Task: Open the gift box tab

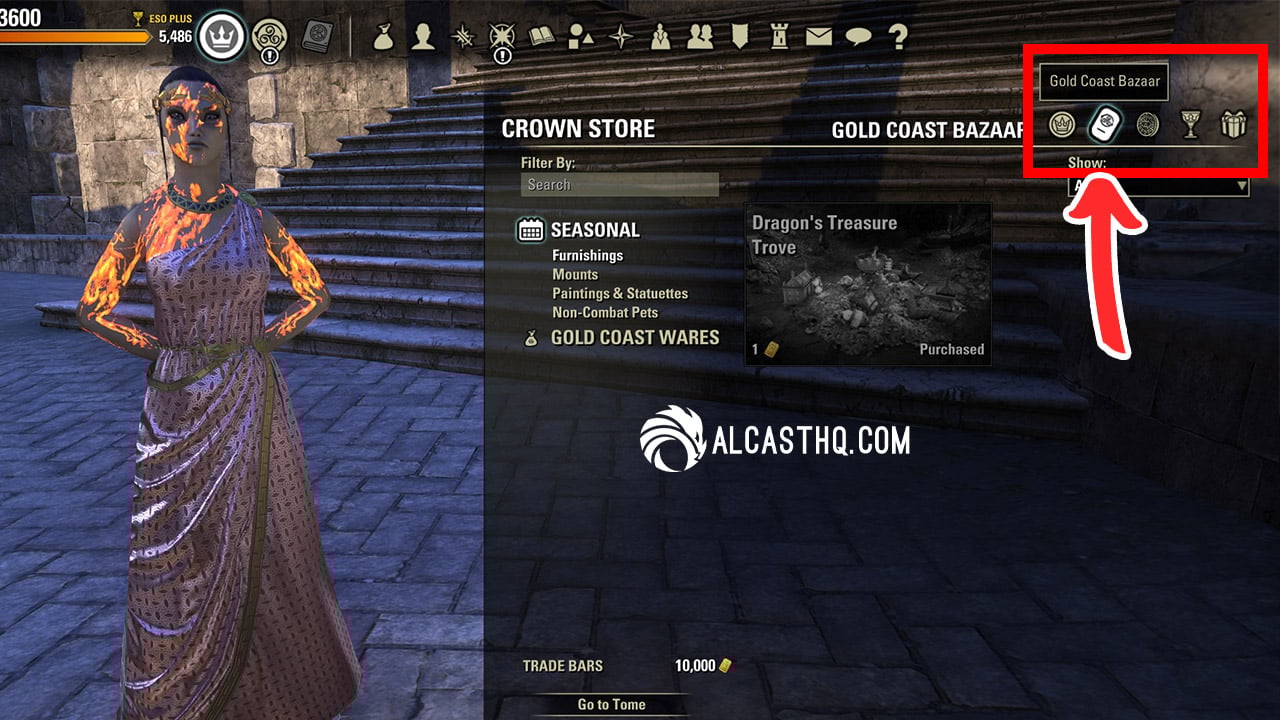Action: (1234, 125)
